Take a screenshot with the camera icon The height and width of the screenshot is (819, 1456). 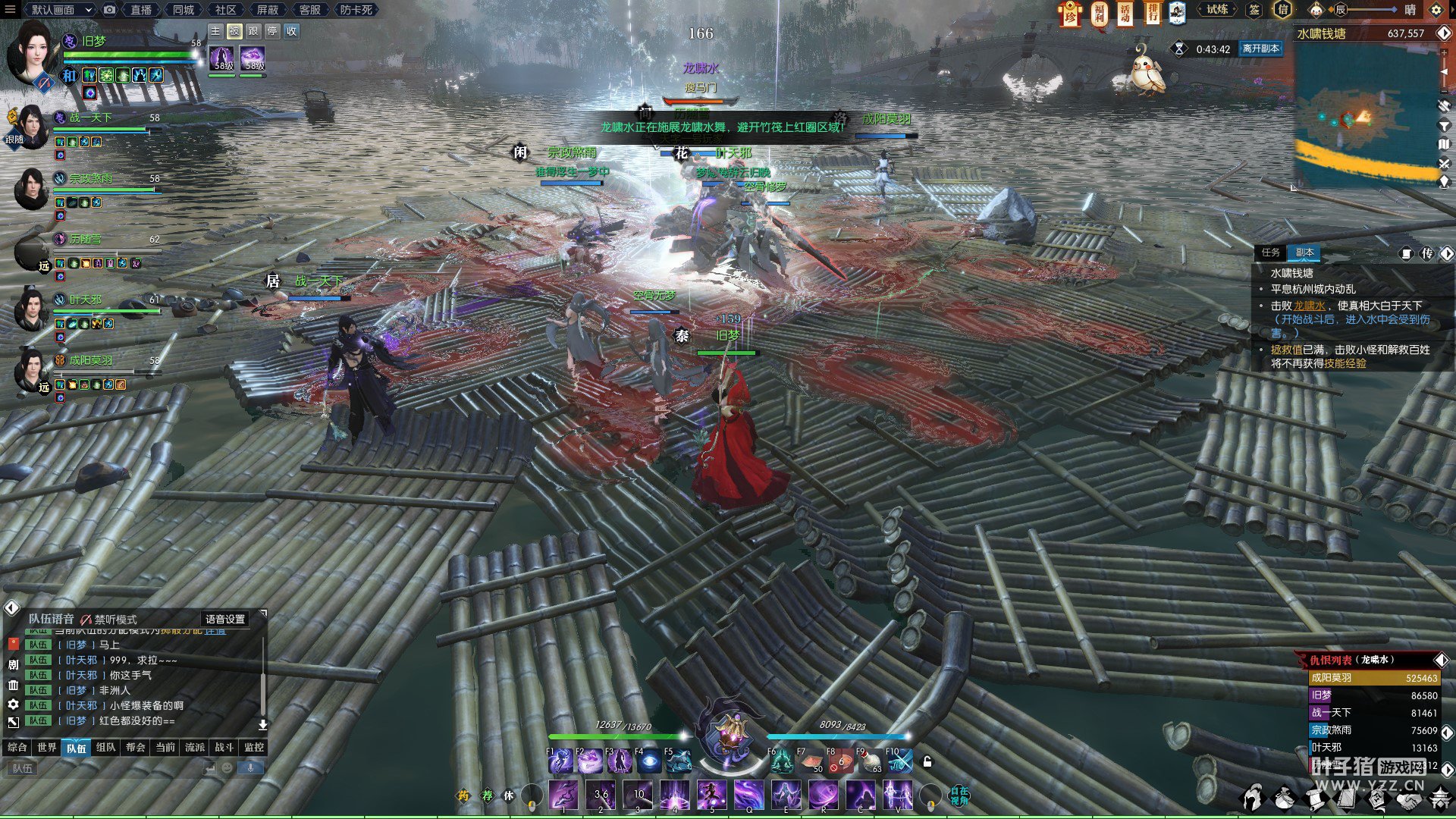pyautogui.click(x=110, y=10)
